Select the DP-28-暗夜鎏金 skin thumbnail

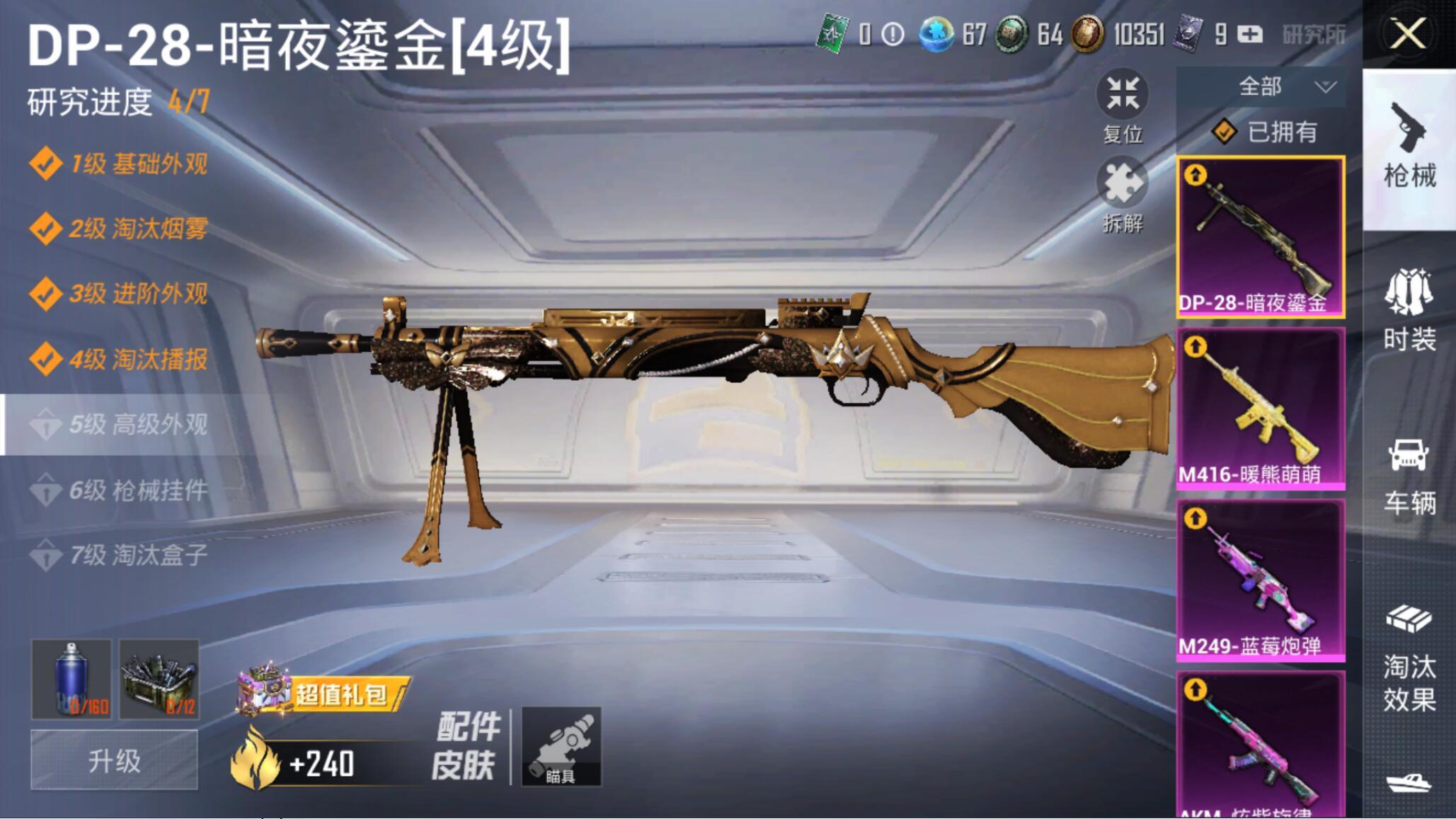point(1260,236)
